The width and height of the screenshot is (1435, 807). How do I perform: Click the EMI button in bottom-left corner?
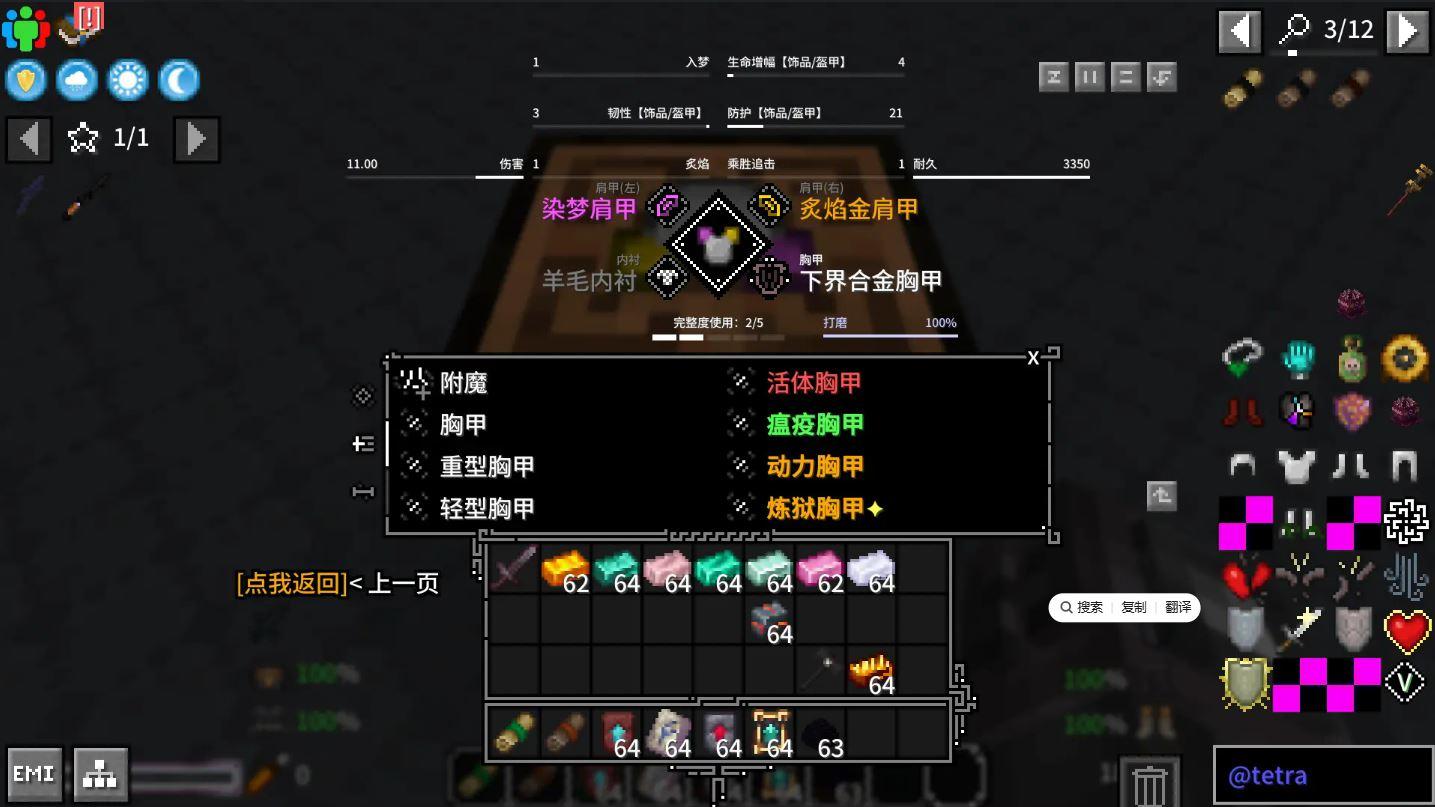point(34,773)
